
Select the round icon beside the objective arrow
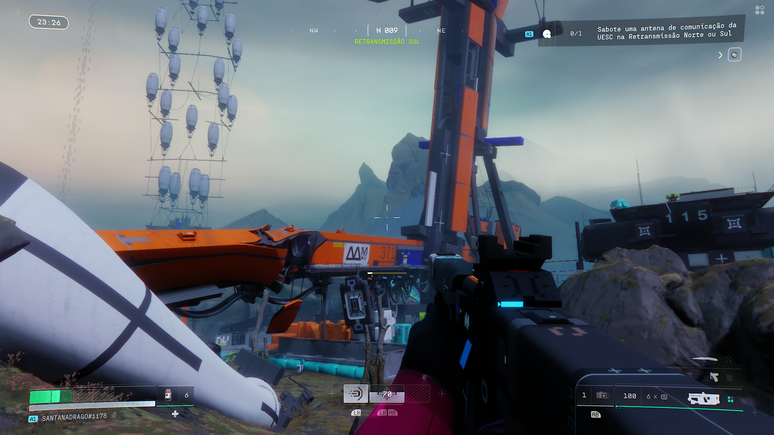(x=735, y=55)
